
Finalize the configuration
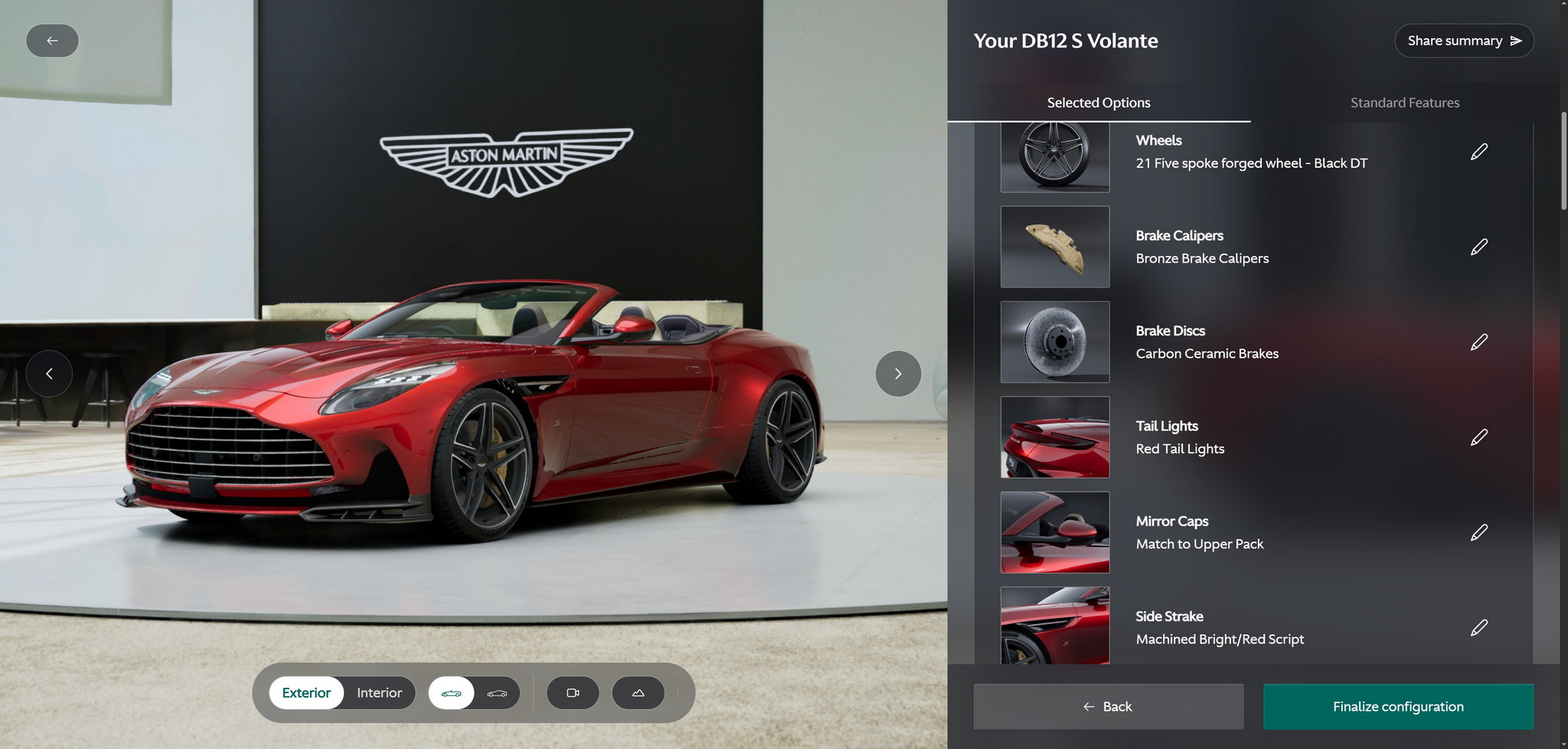pos(1397,707)
